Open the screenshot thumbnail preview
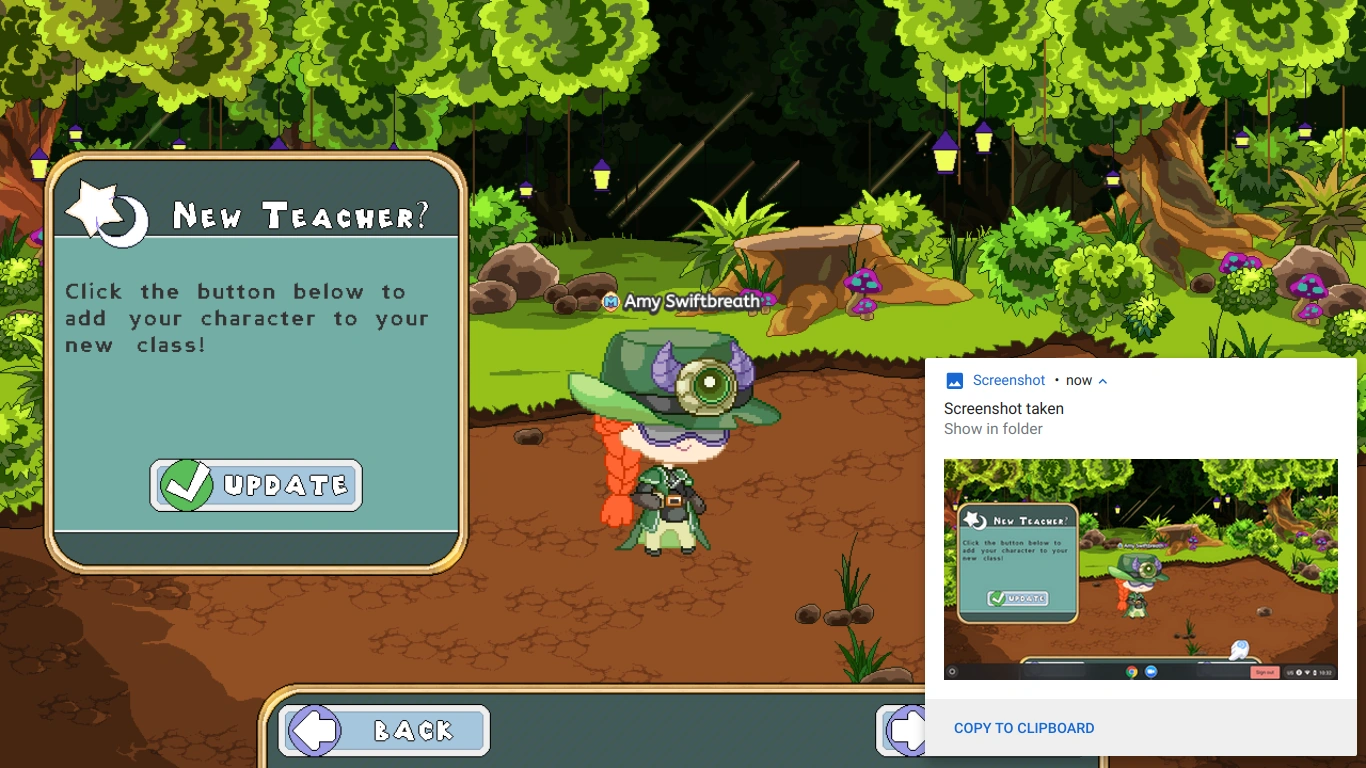This screenshot has width=1366, height=768. coord(1140,569)
